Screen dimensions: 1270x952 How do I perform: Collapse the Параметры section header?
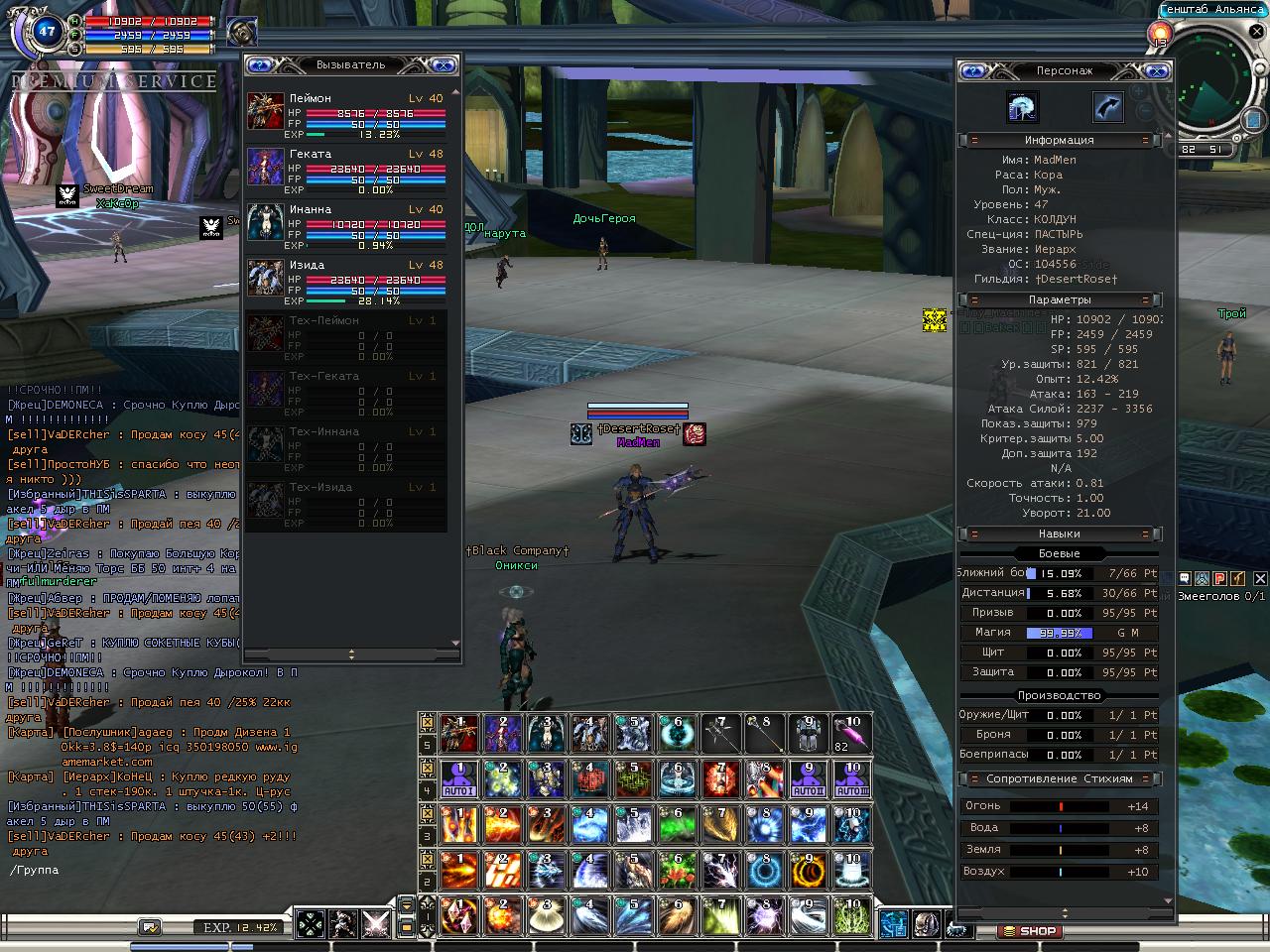tap(1059, 299)
